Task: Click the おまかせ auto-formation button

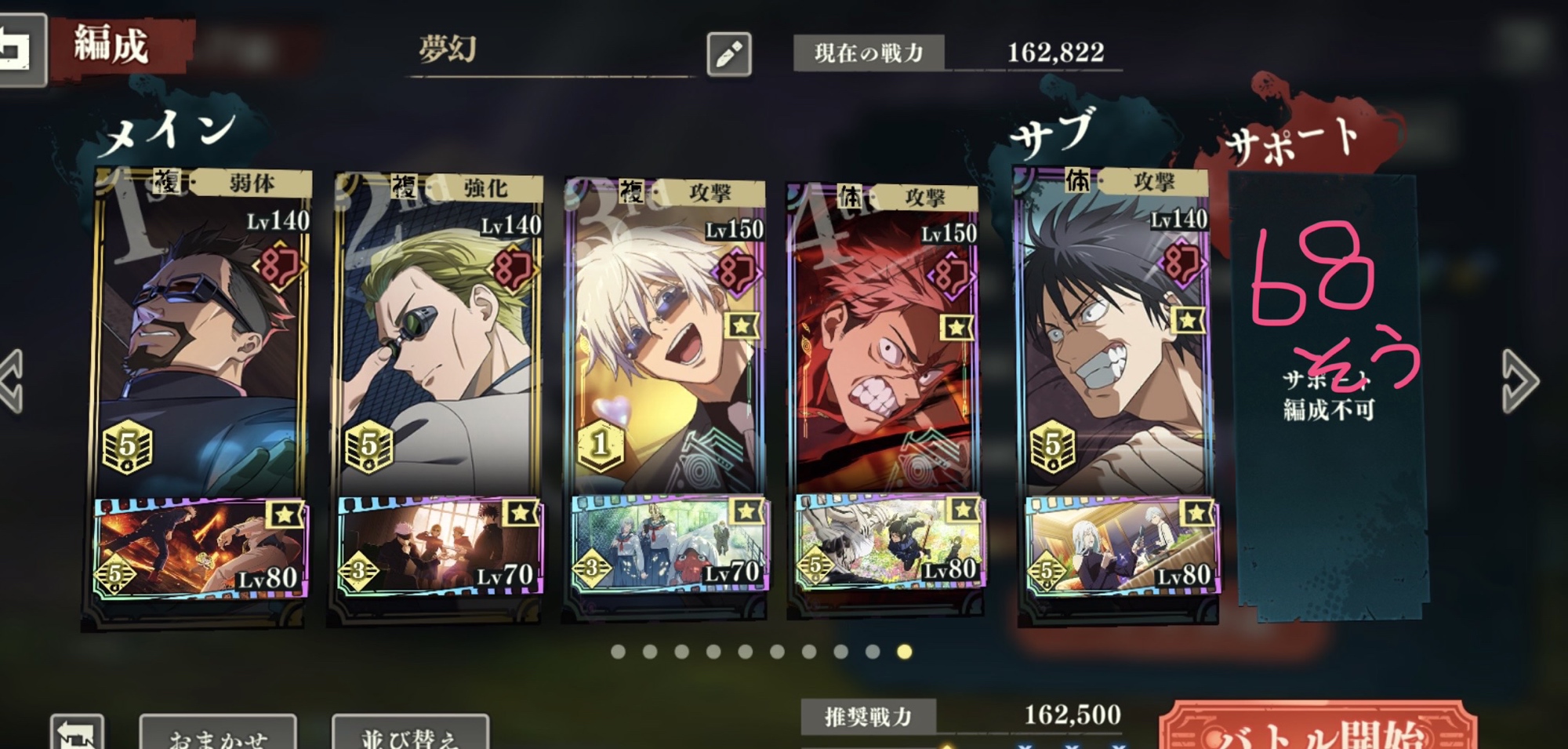Action: click(x=218, y=733)
